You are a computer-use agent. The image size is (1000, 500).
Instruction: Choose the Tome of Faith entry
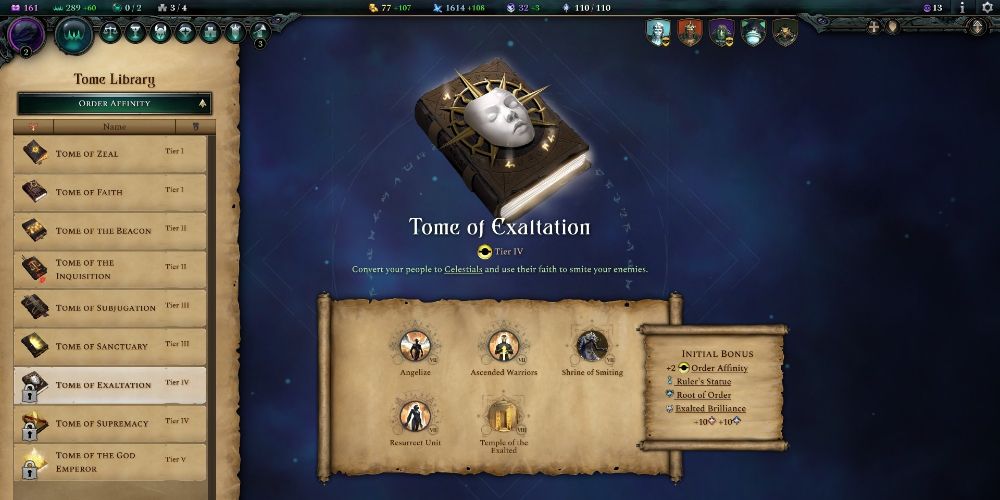110,192
